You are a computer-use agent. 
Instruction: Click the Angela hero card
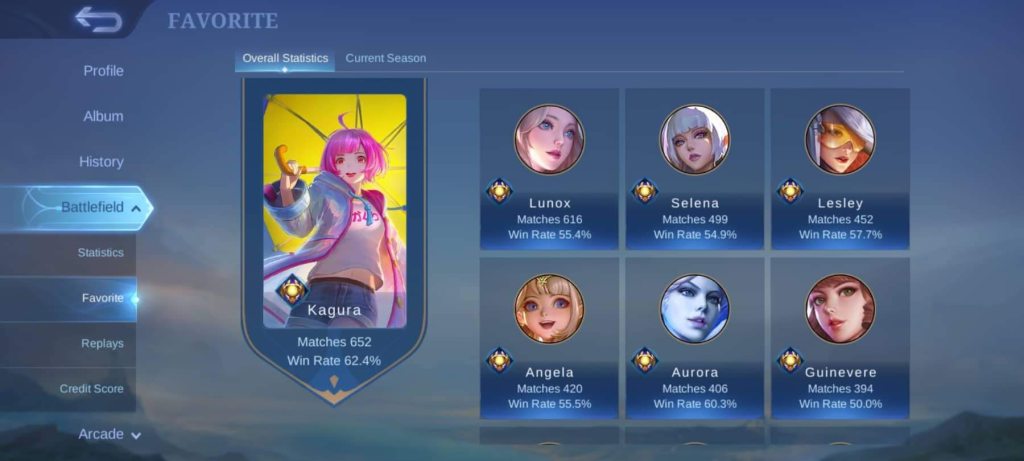tap(549, 338)
